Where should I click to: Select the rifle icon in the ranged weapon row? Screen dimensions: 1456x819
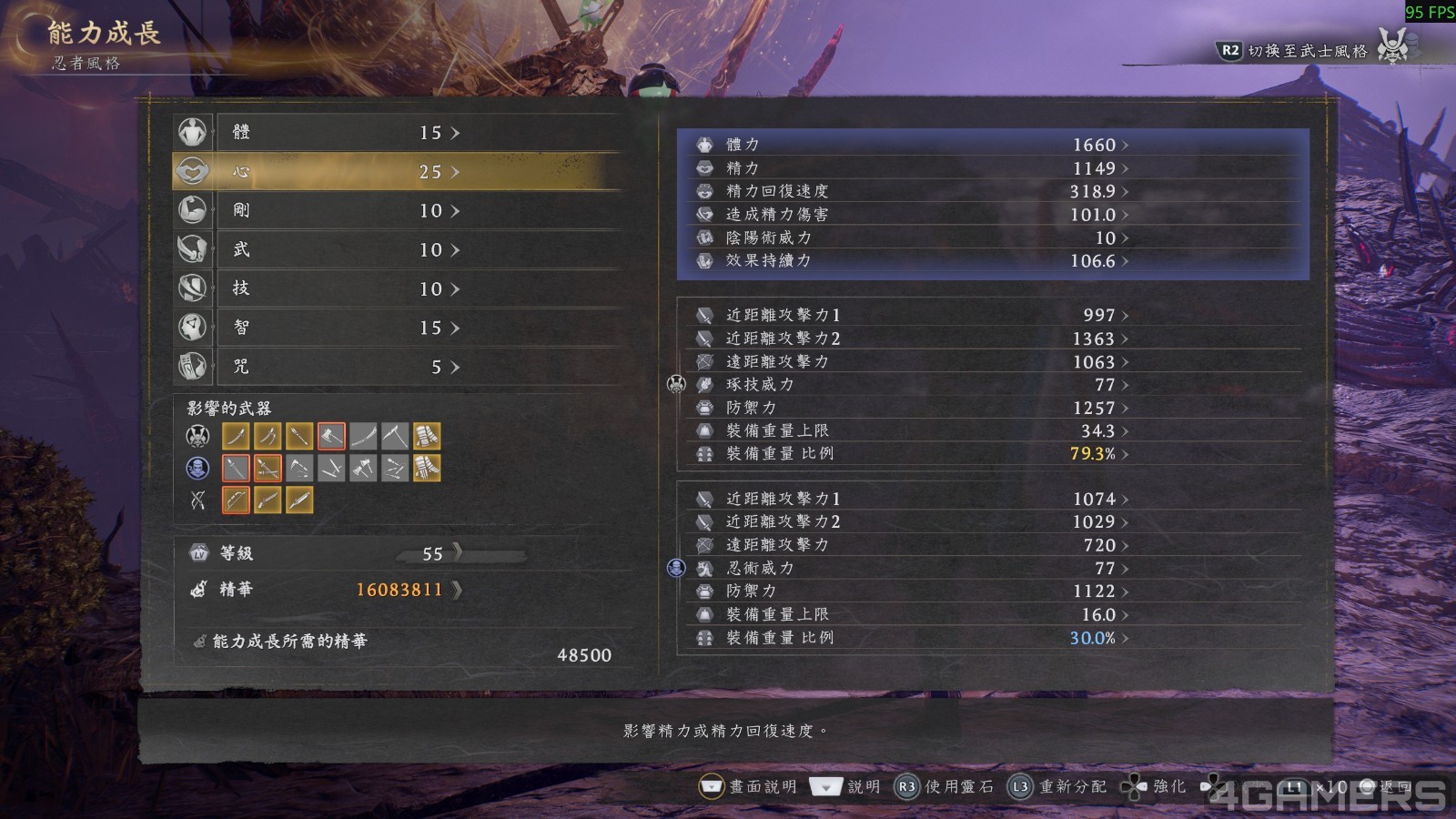pos(268,499)
